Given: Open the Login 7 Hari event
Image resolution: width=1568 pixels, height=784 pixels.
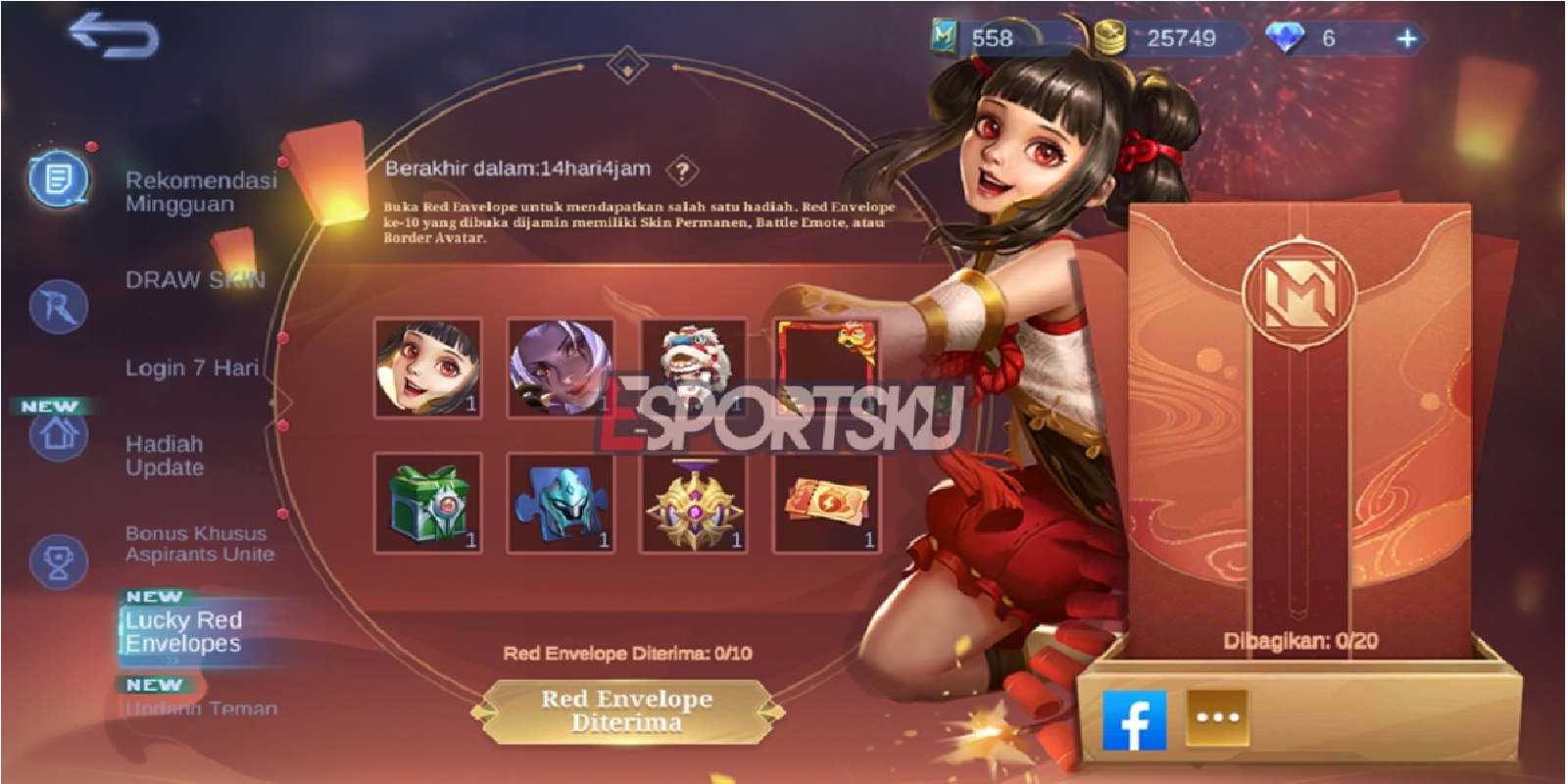Looking at the screenshot, I should [x=192, y=369].
